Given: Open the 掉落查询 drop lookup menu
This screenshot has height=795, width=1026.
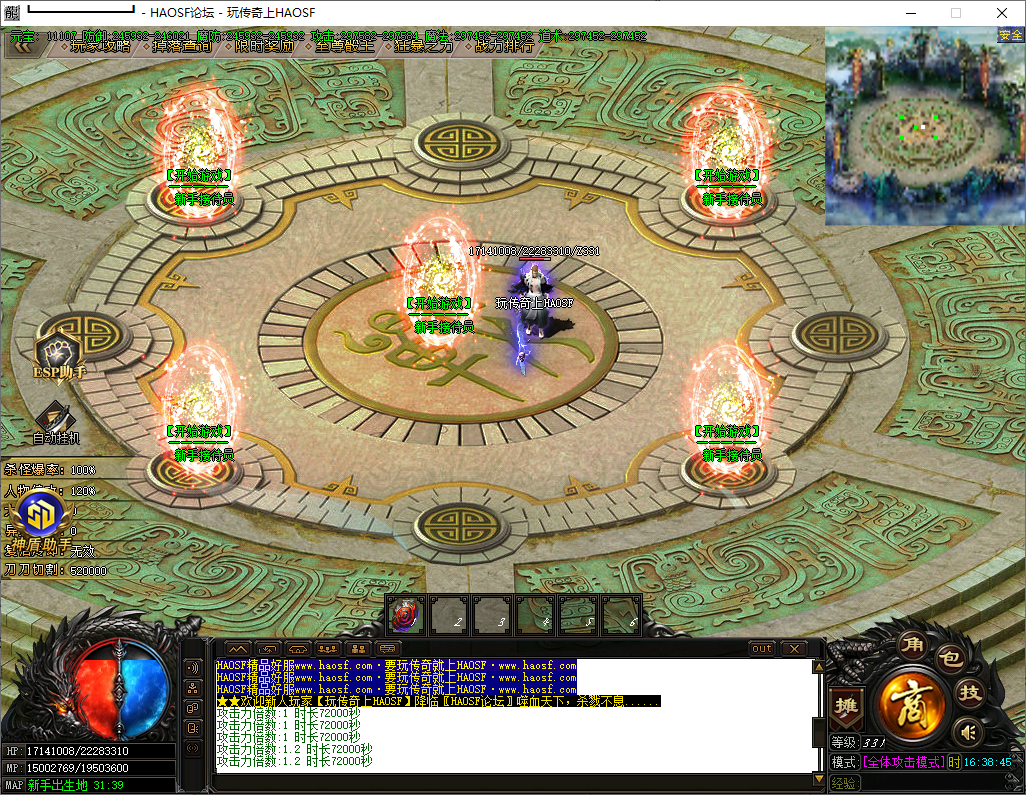Looking at the screenshot, I should click(181, 46).
